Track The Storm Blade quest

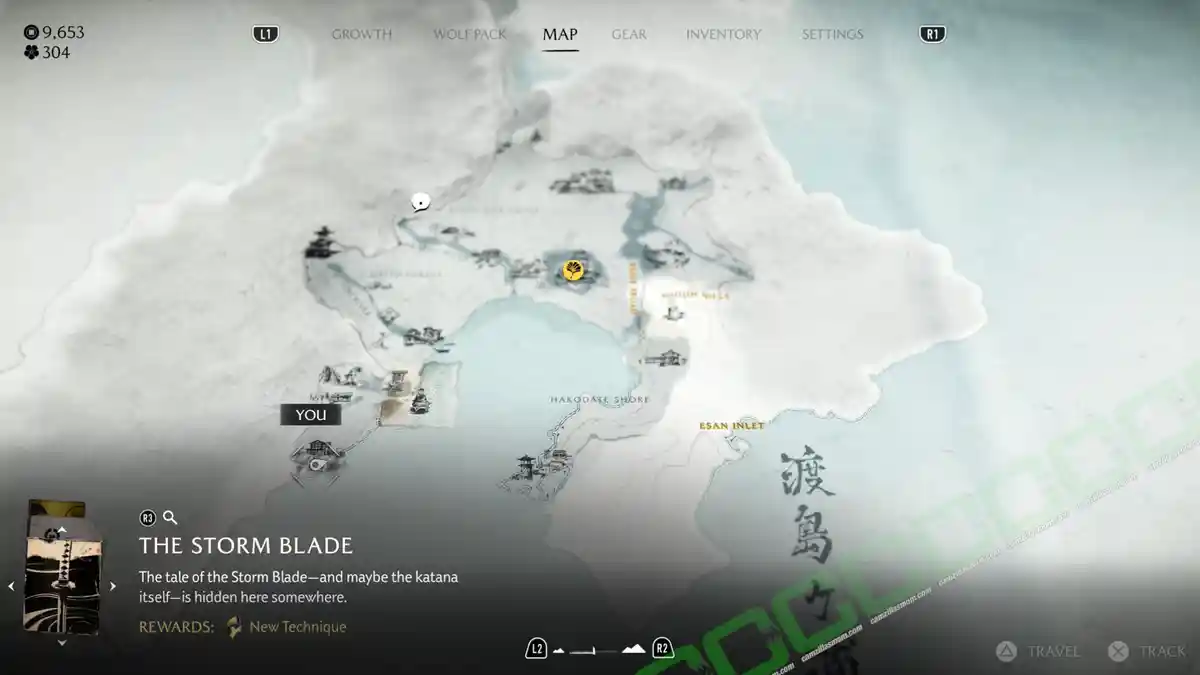(x=1149, y=651)
